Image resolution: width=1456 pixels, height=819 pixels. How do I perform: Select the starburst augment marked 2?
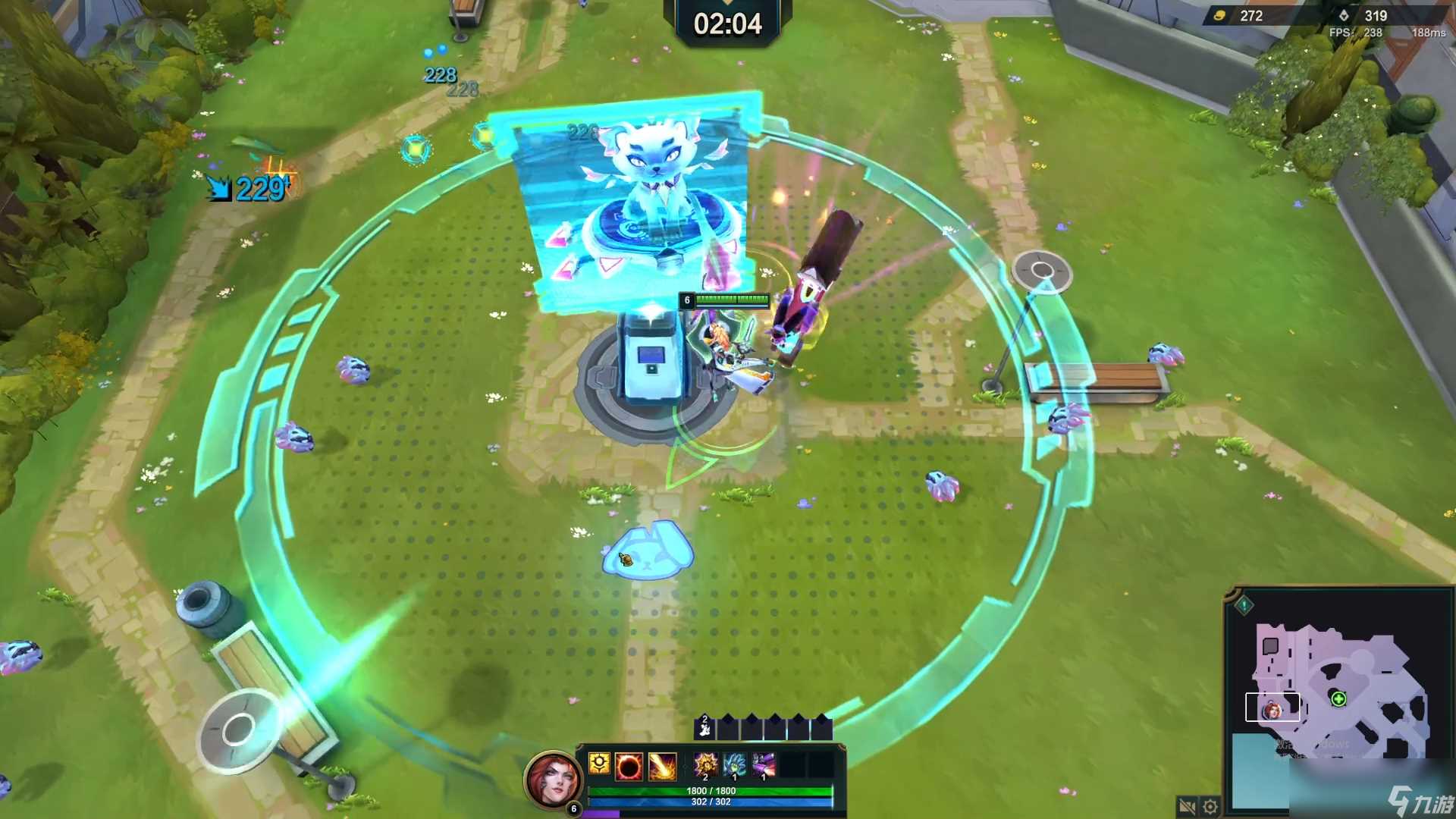(706, 764)
